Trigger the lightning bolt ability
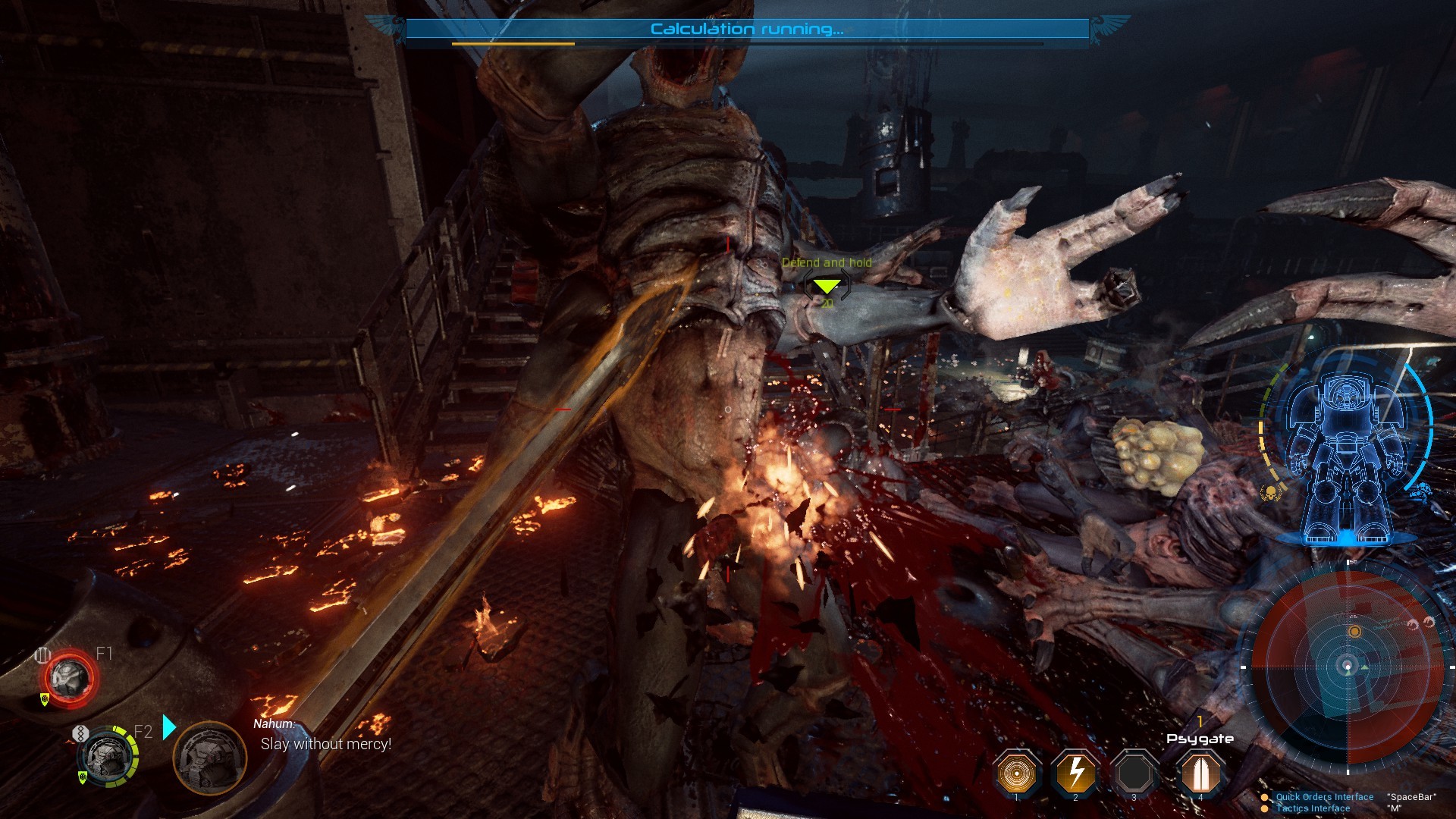The image size is (1456, 819). pos(1075,773)
